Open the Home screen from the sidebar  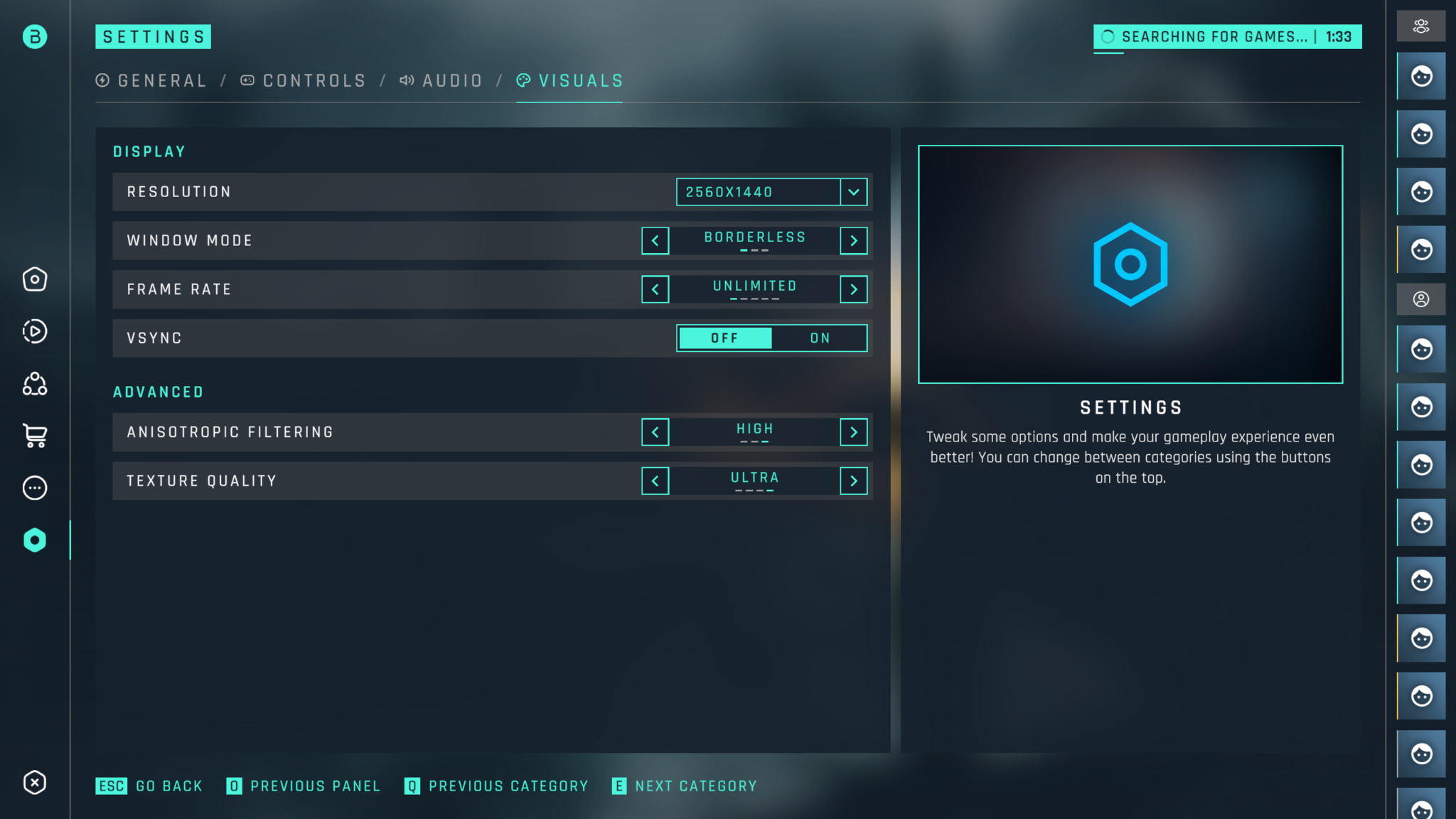[34, 279]
